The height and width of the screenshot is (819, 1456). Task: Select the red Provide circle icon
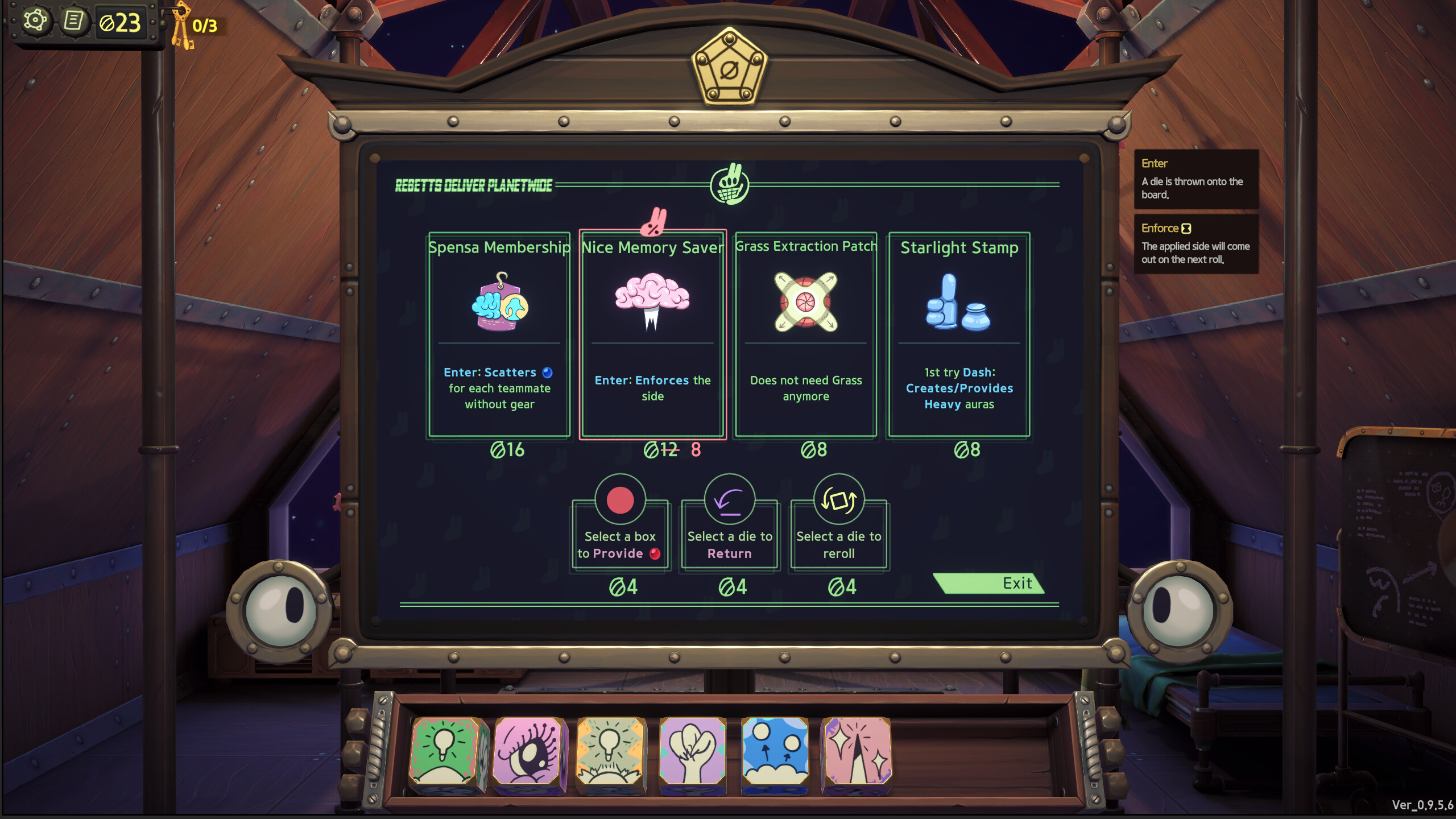pyautogui.click(x=621, y=500)
